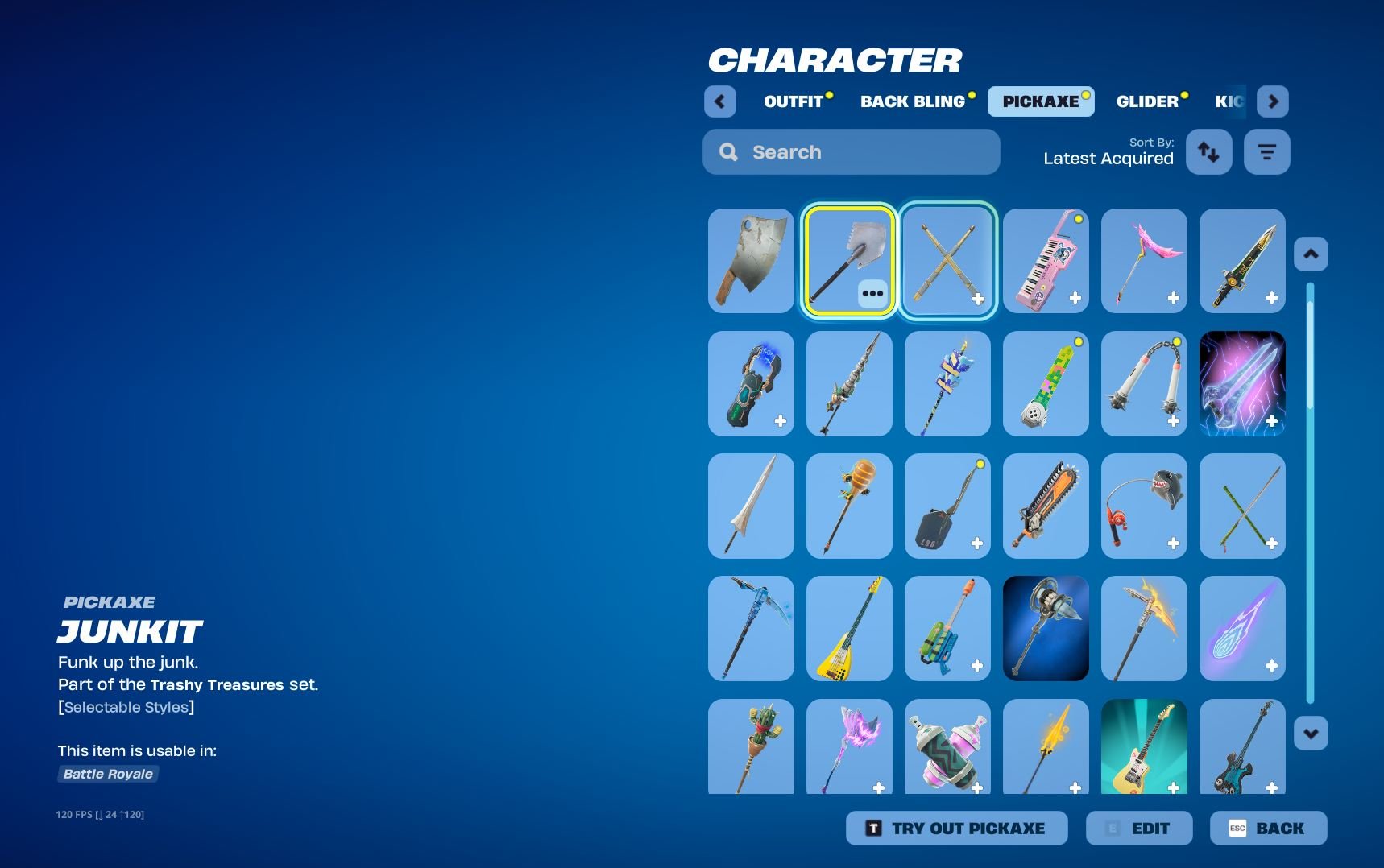This screenshot has height=868, width=1384.
Task: Open the style options dots on Junkit shovel
Action: 872,294
